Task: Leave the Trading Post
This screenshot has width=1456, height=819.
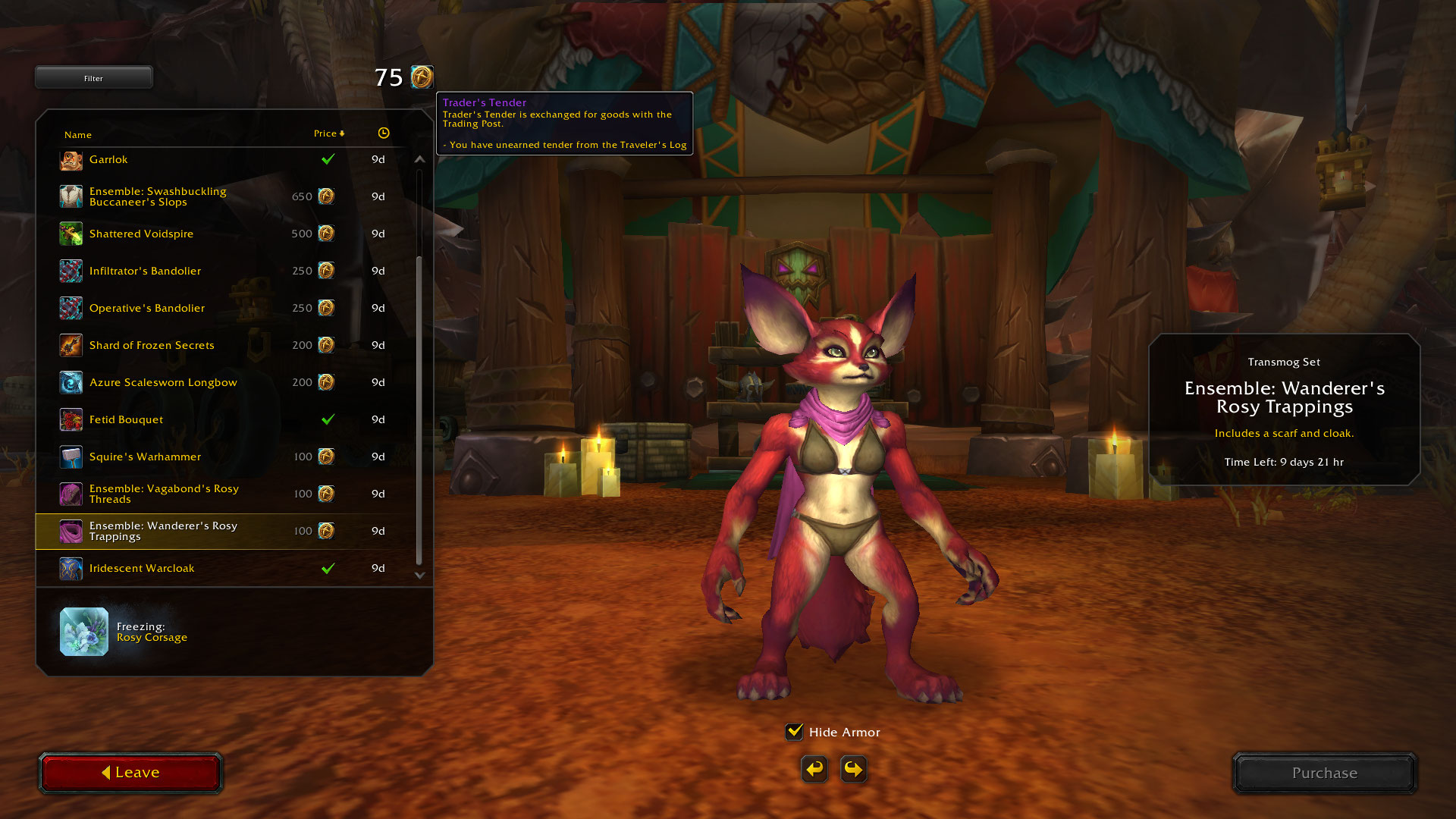Action: coord(130,773)
